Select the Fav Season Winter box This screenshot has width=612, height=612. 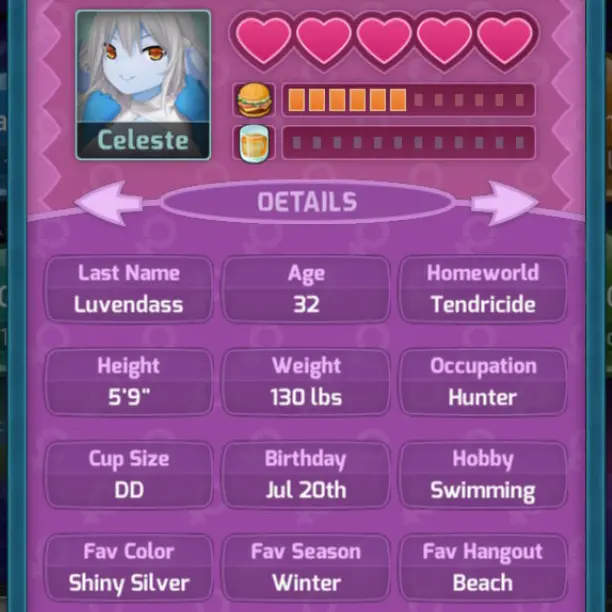click(306, 567)
